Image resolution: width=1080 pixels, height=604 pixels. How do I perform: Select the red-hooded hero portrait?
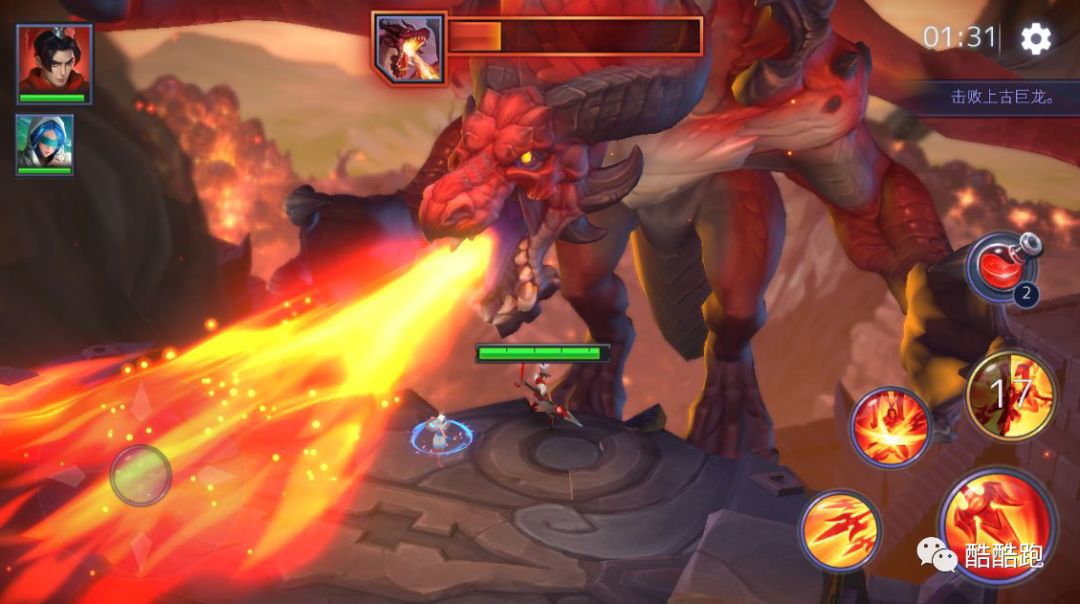[54, 62]
